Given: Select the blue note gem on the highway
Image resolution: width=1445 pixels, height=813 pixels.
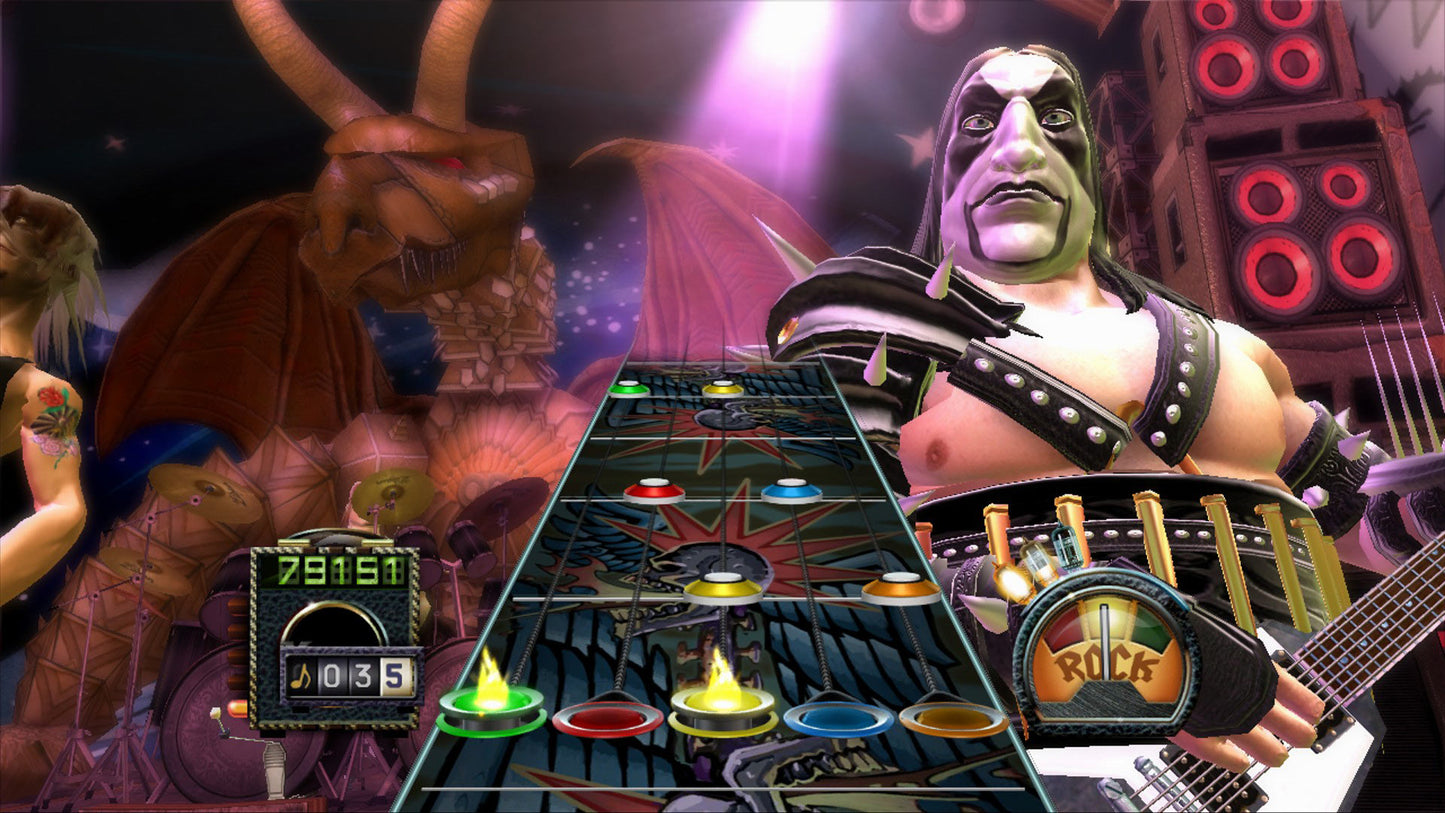Looking at the screenshot, I should tap(791, 490).
